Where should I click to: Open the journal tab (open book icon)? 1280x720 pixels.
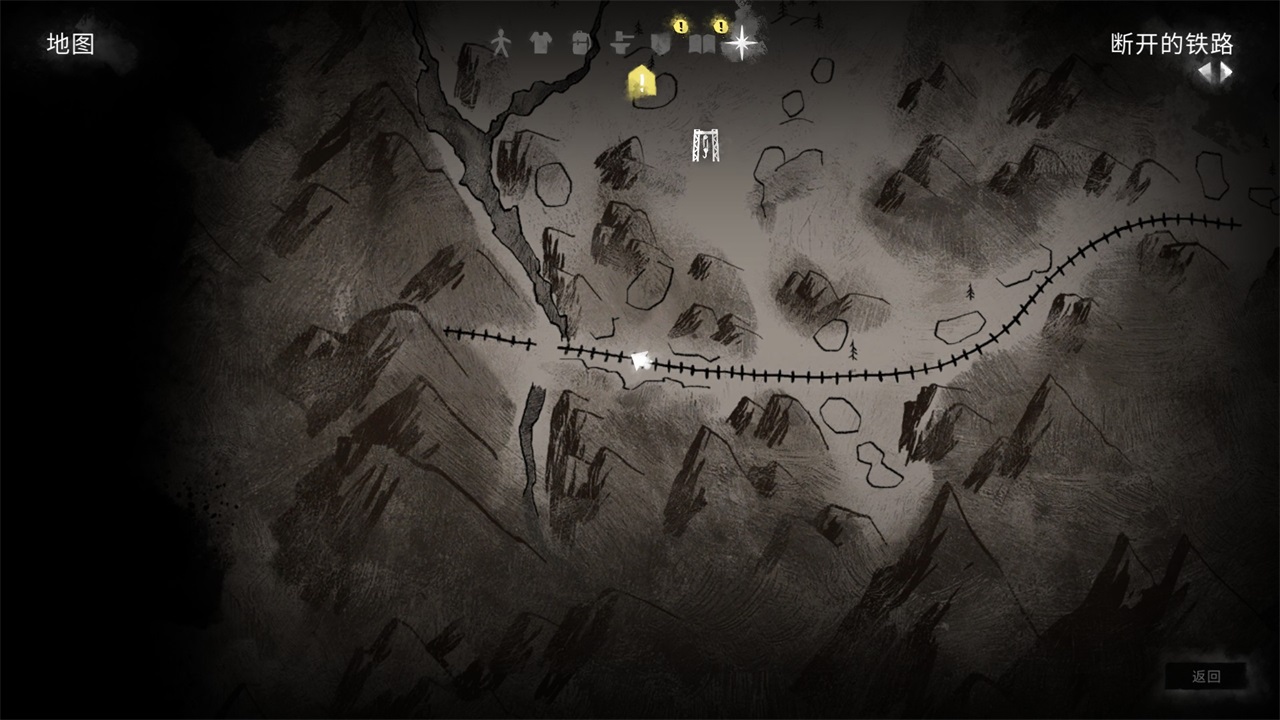(701, 44)
